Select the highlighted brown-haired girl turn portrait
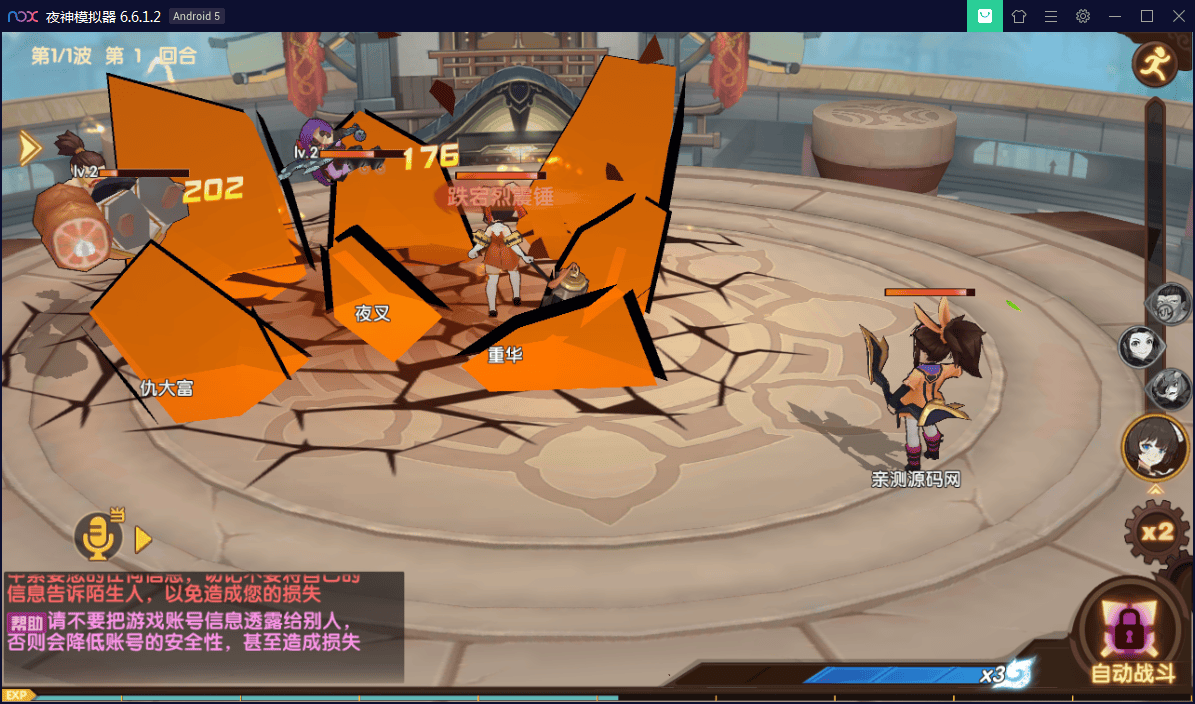 coord(1154,446)
